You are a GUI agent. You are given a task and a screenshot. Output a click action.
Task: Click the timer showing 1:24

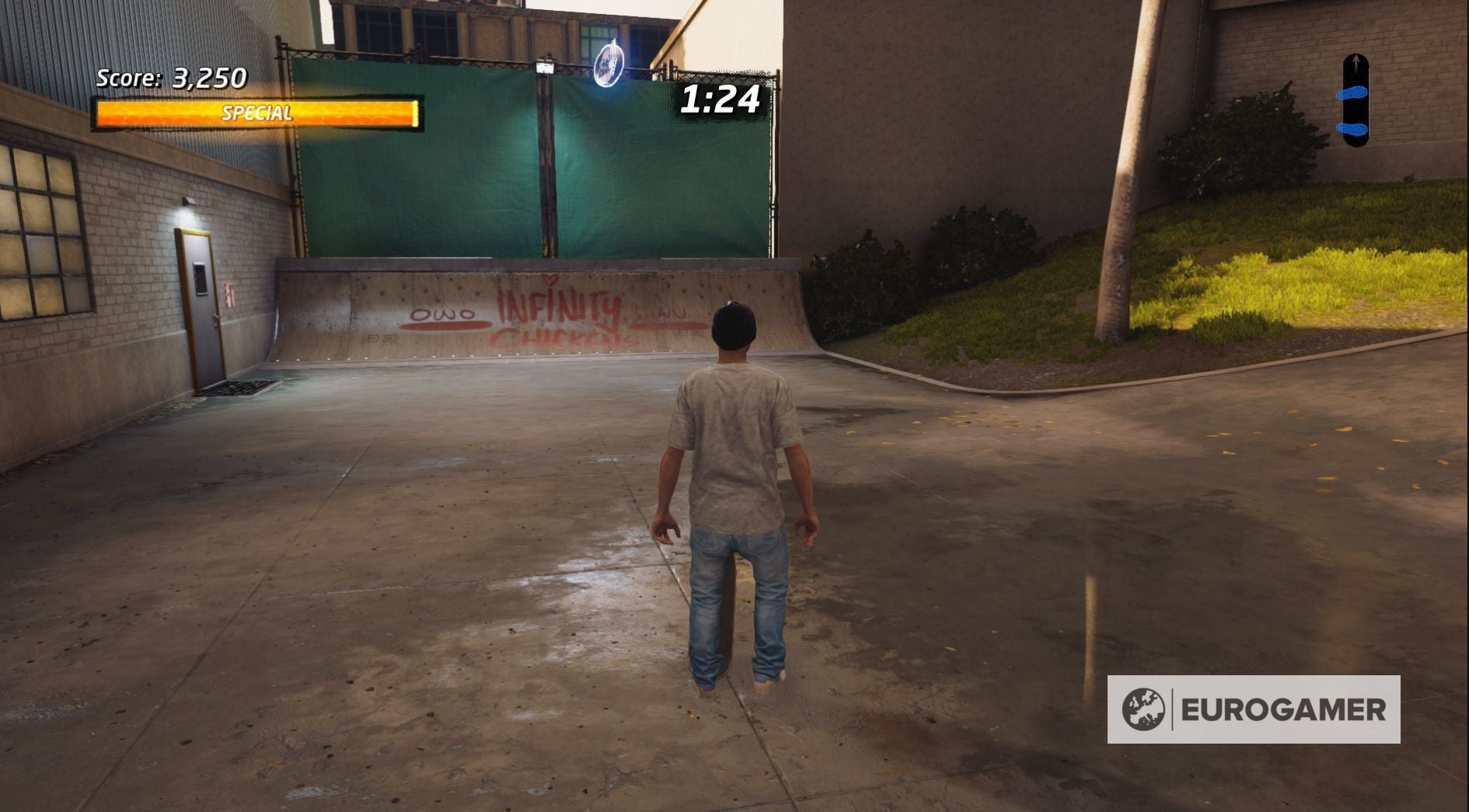coord(719,99)
